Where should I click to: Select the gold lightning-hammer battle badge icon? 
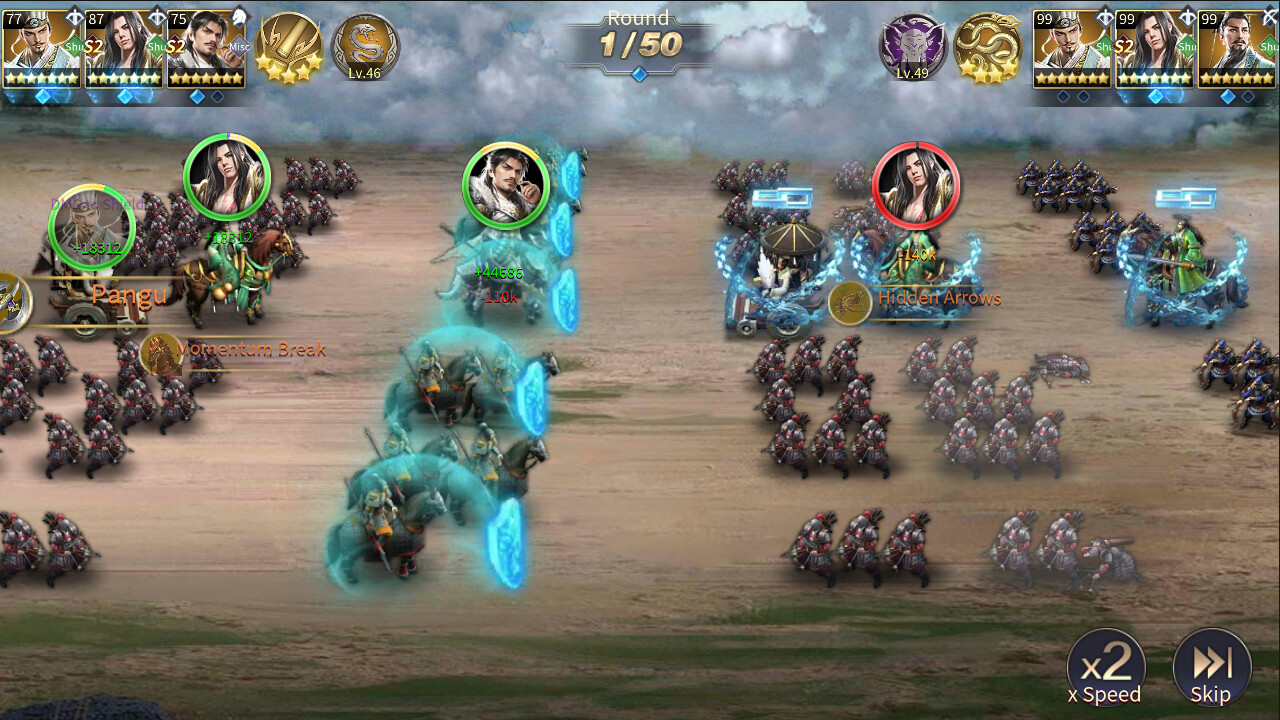click(289, 43)
